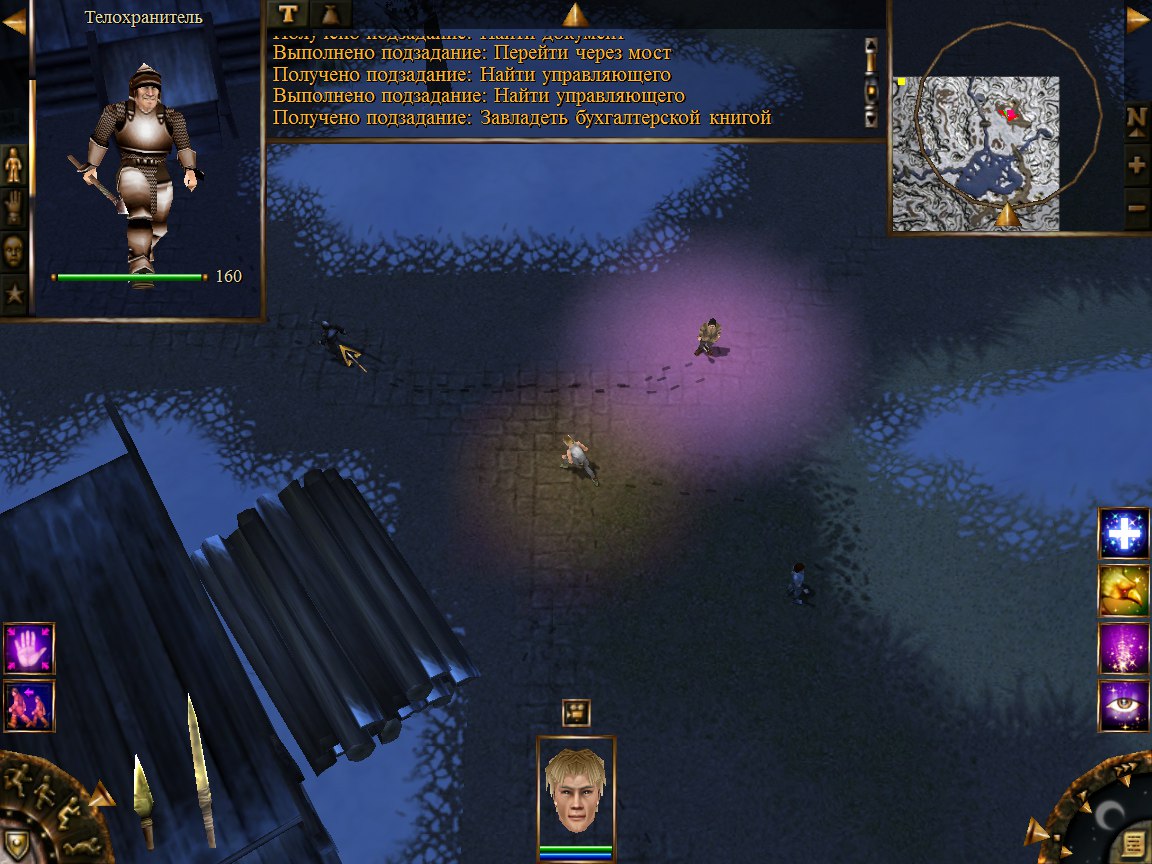The width and height of the screenshot is (1152, 864).
Task: Reset the map orientation with the N button
Action: click(x=1137, y=119)
